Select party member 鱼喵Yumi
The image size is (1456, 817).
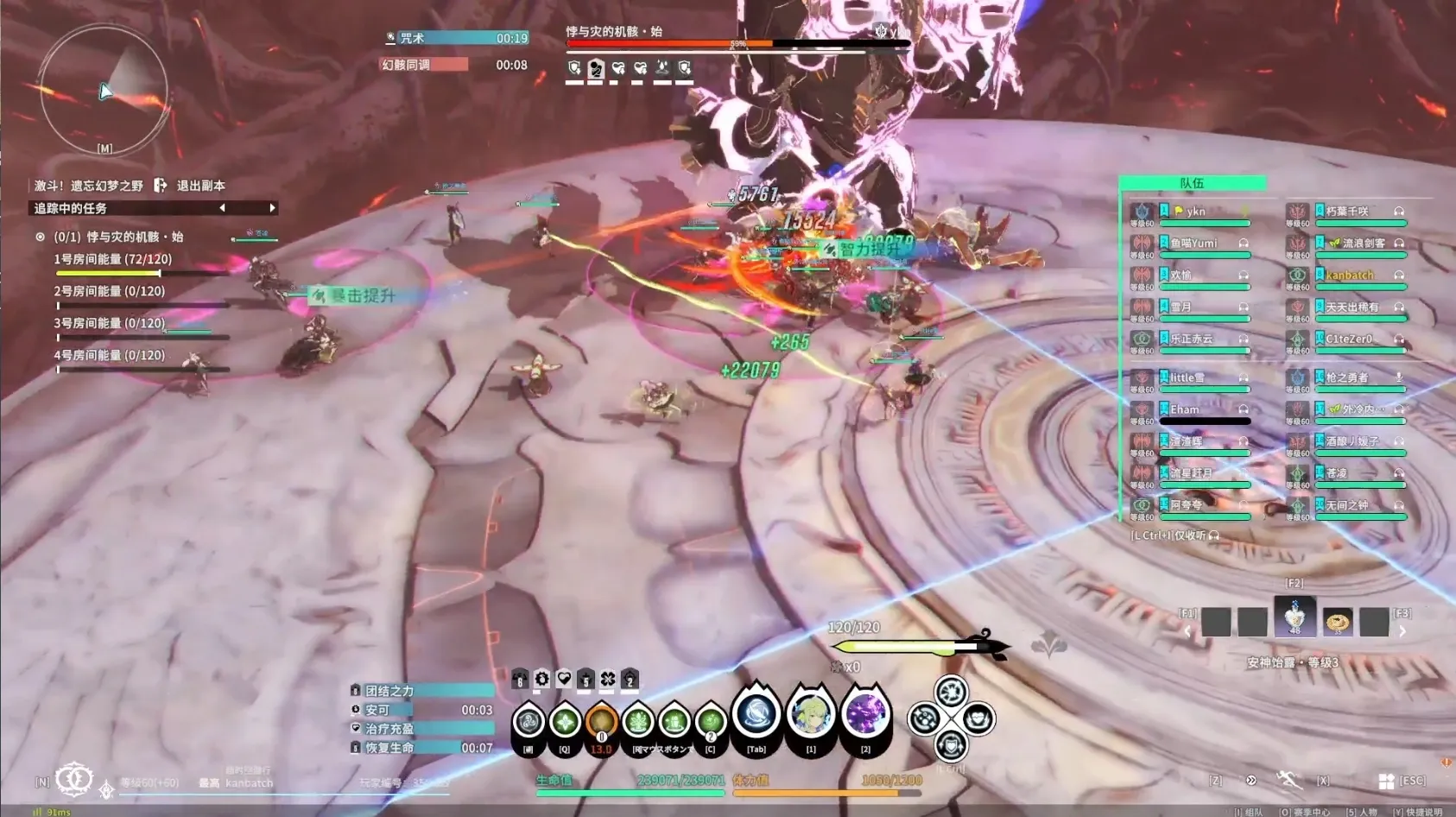pyautogui.click(x=1193, y=244)
